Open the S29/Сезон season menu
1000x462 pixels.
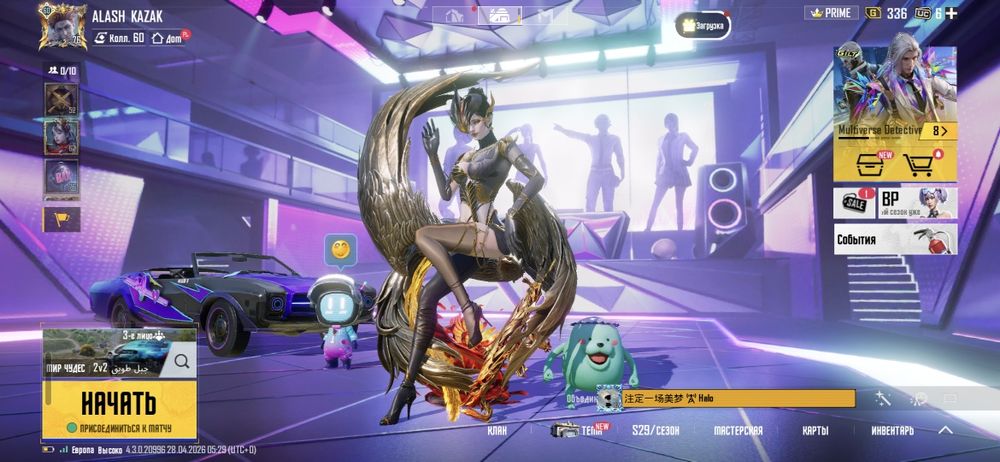click(655, 431)
